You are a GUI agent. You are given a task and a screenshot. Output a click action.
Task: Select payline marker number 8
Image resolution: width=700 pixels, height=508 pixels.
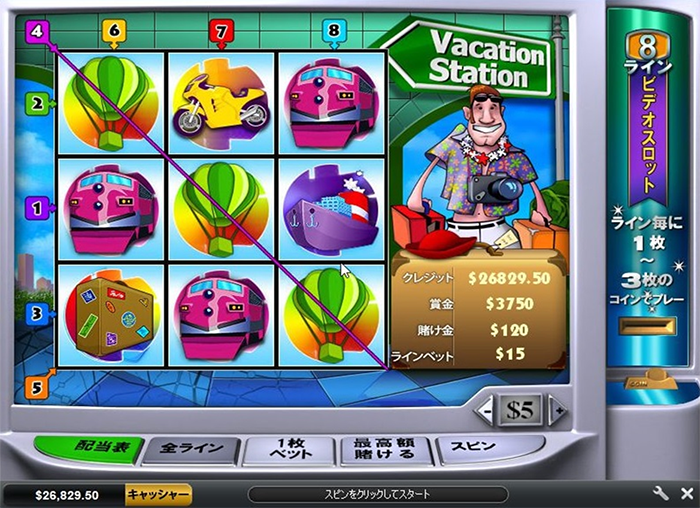tap(333, 32)
